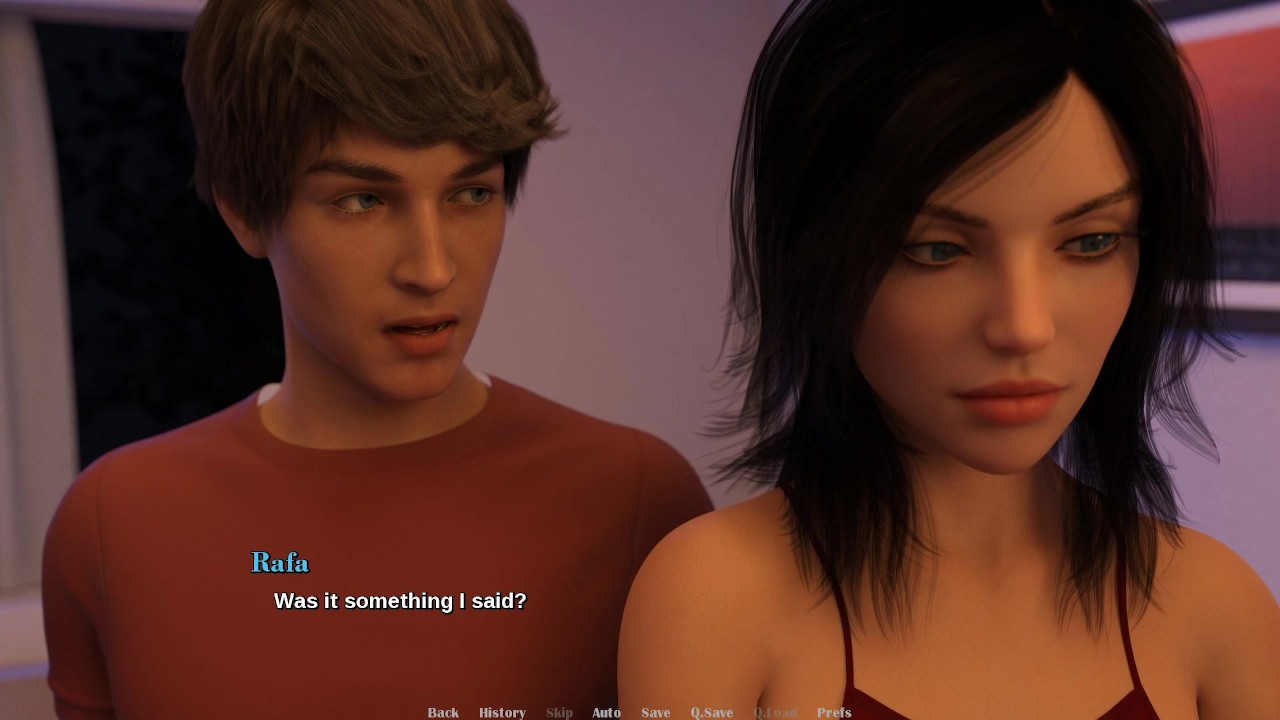Click Q.Save to quick save

pos(712,712)
